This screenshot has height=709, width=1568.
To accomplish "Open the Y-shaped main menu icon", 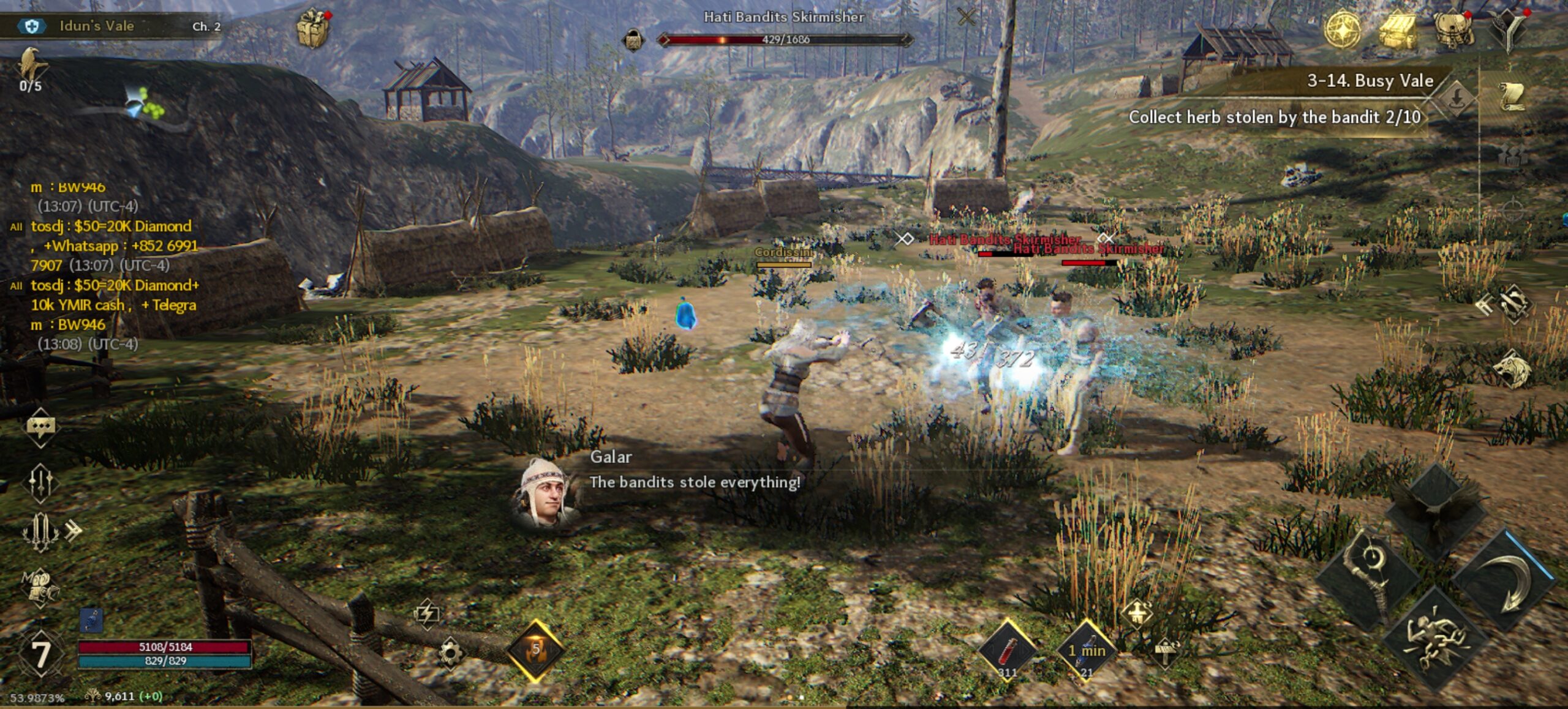I will pos(1509,30).
